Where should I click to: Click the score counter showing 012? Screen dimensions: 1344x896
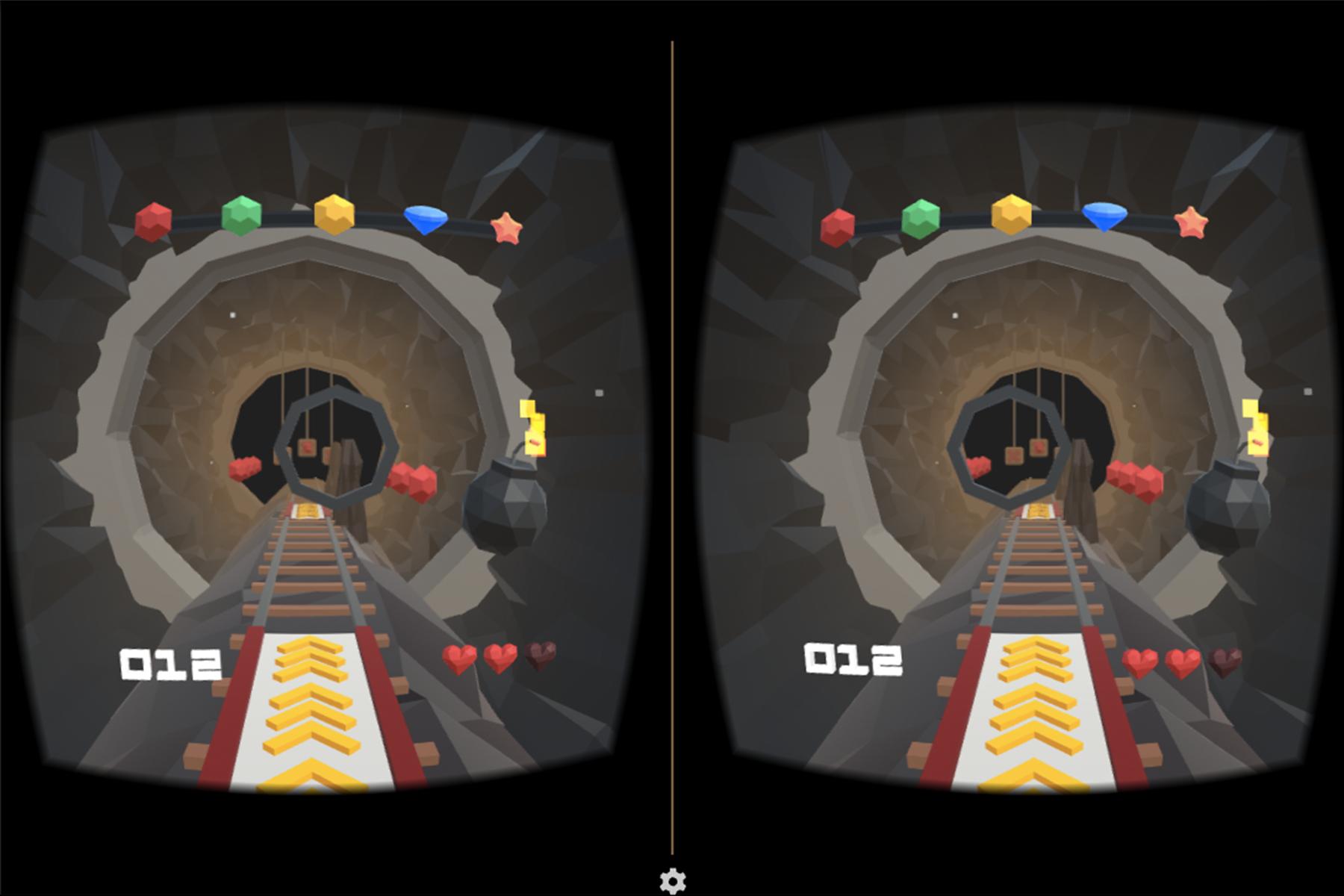pyautogui.click(x=170, y=663)
